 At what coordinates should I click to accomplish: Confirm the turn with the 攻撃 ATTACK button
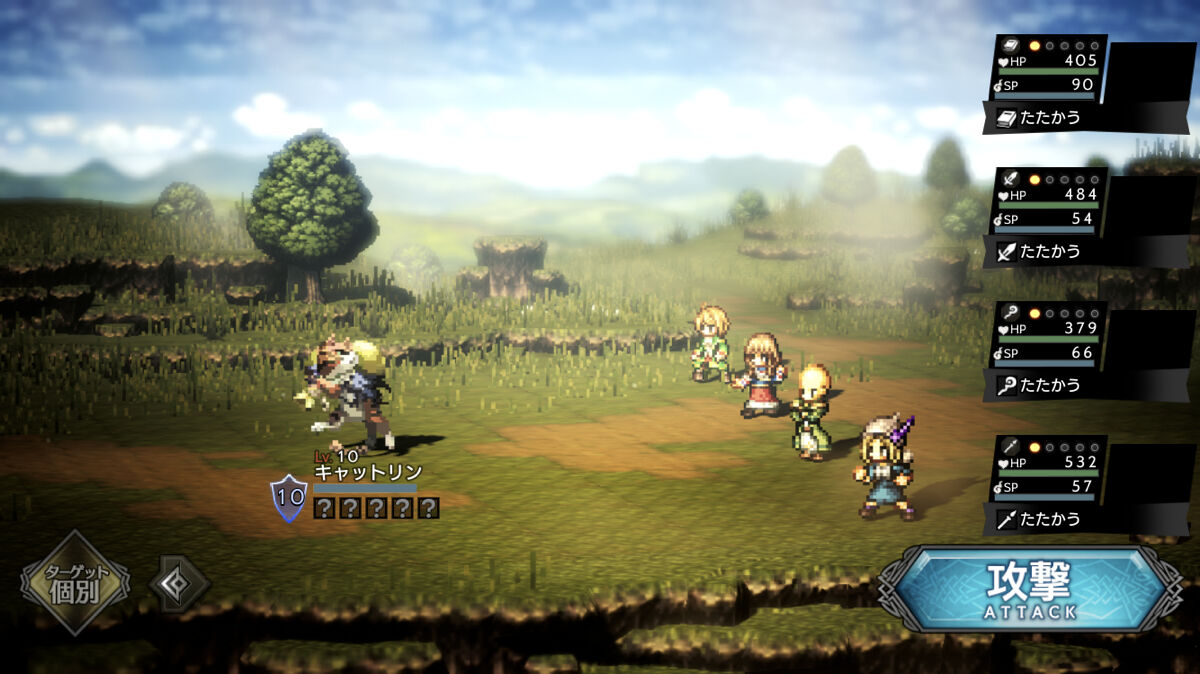(1032, 588)
